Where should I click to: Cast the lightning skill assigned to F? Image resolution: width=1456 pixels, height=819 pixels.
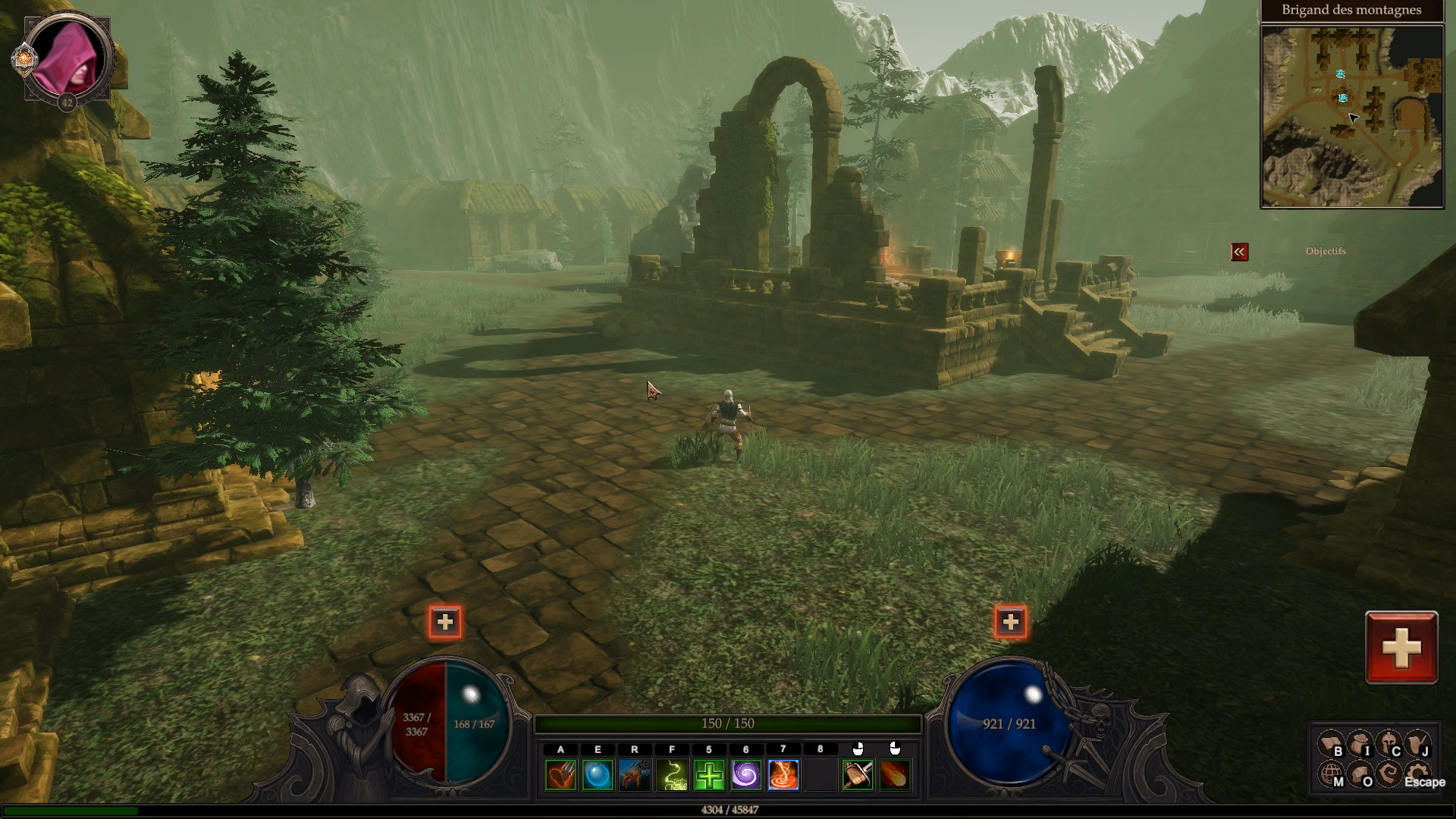pyautogui.click(x=671, y=775)
